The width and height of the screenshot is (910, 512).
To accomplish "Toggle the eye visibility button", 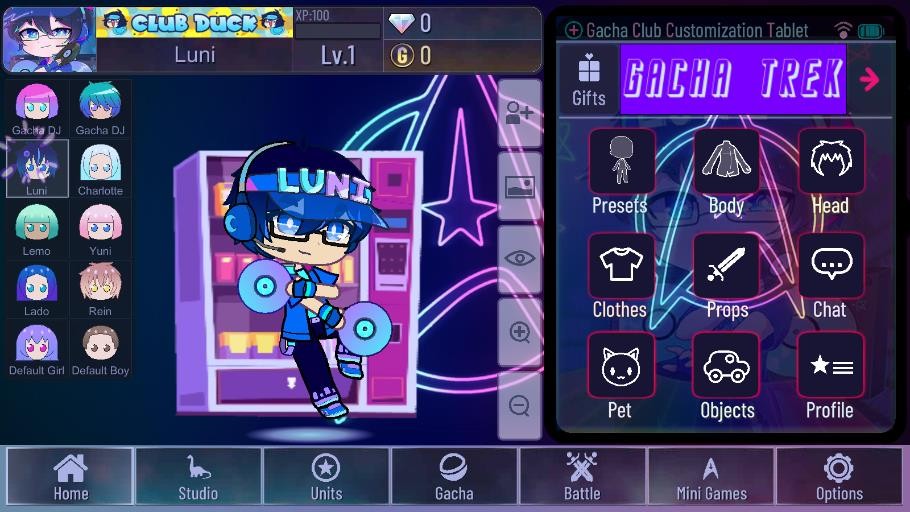I will (519, 258).
